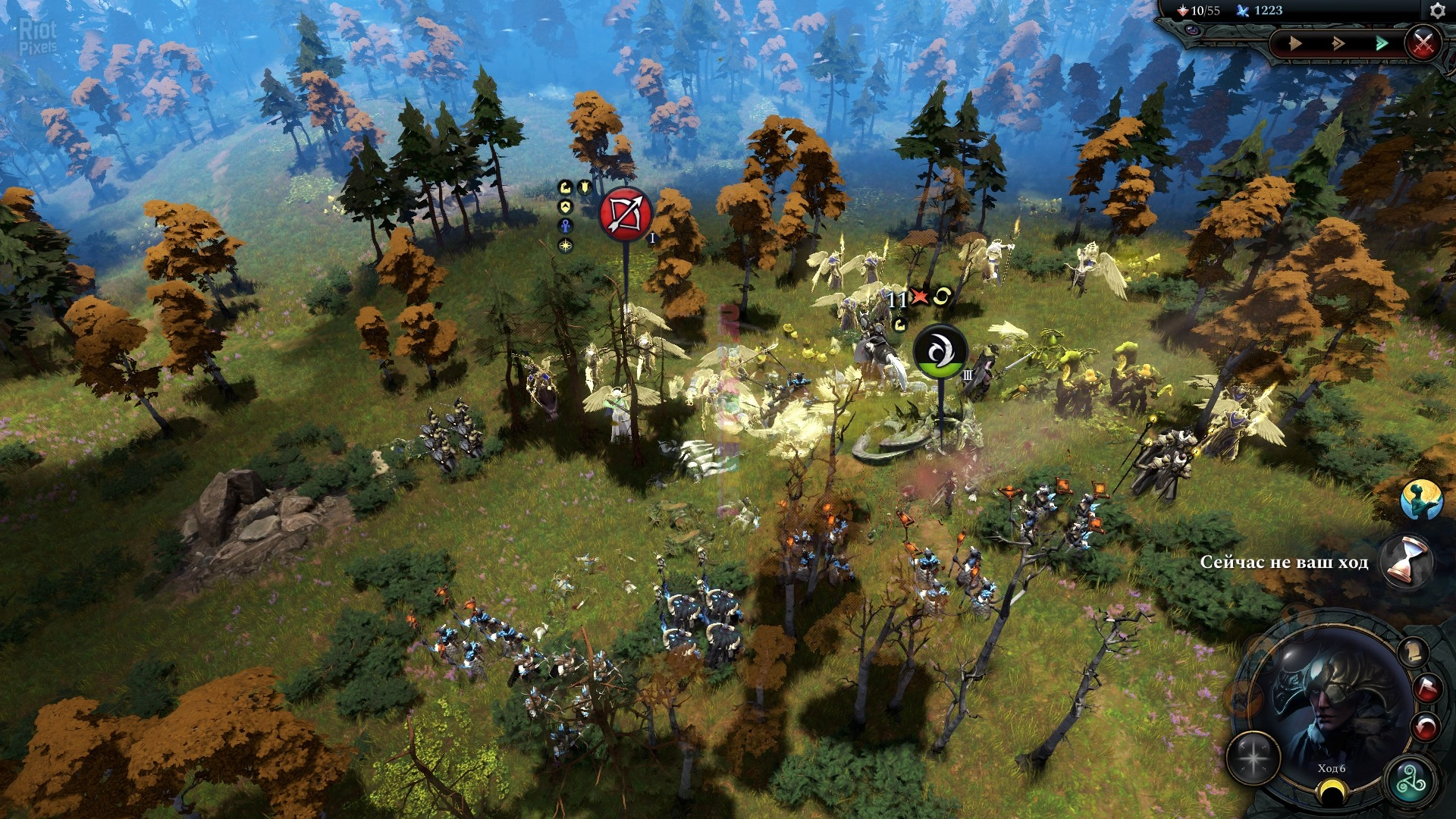
Task: Open the scroll log button
Action: point(1411,652)
